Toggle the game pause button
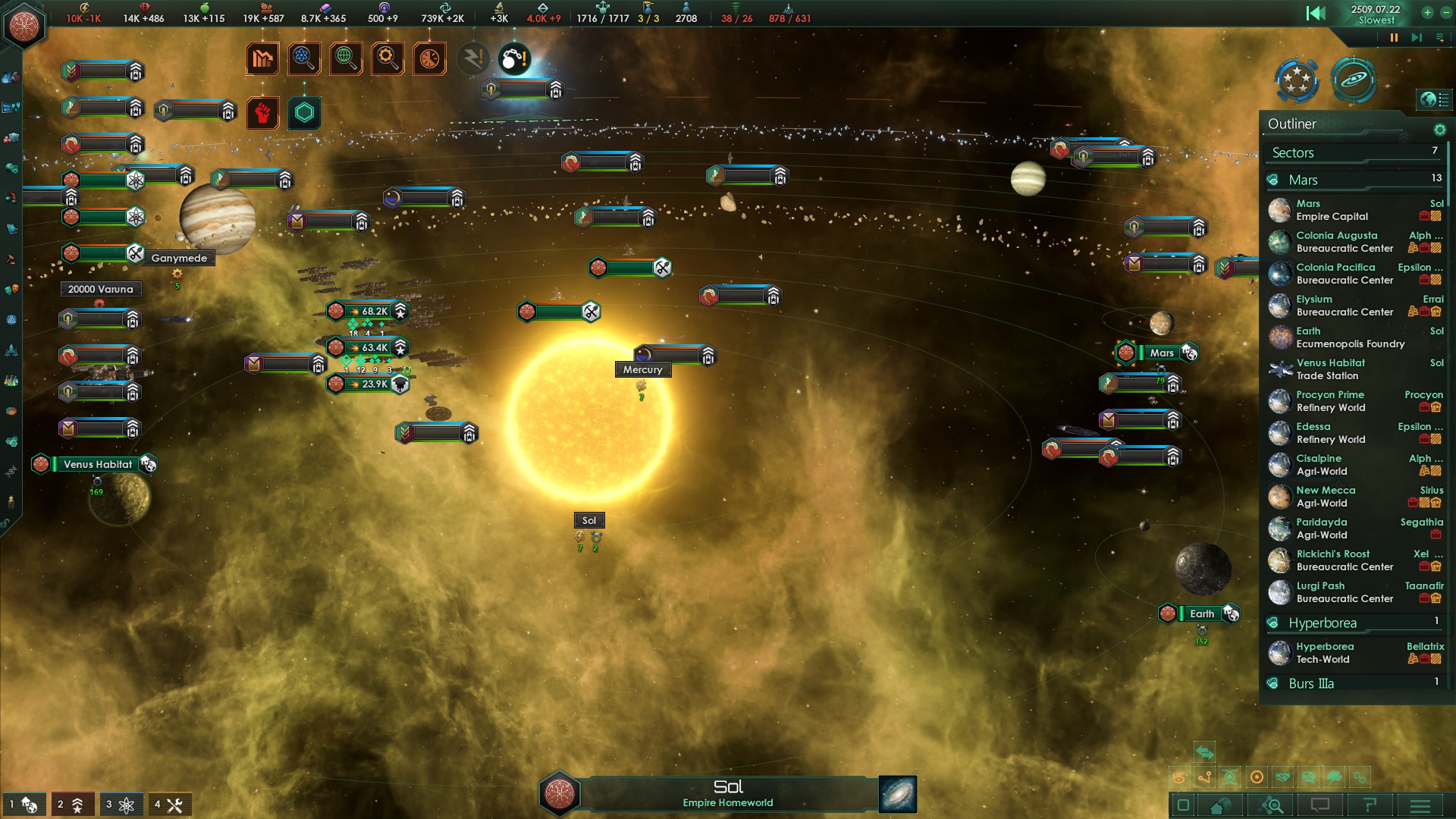 [1394, 38]
